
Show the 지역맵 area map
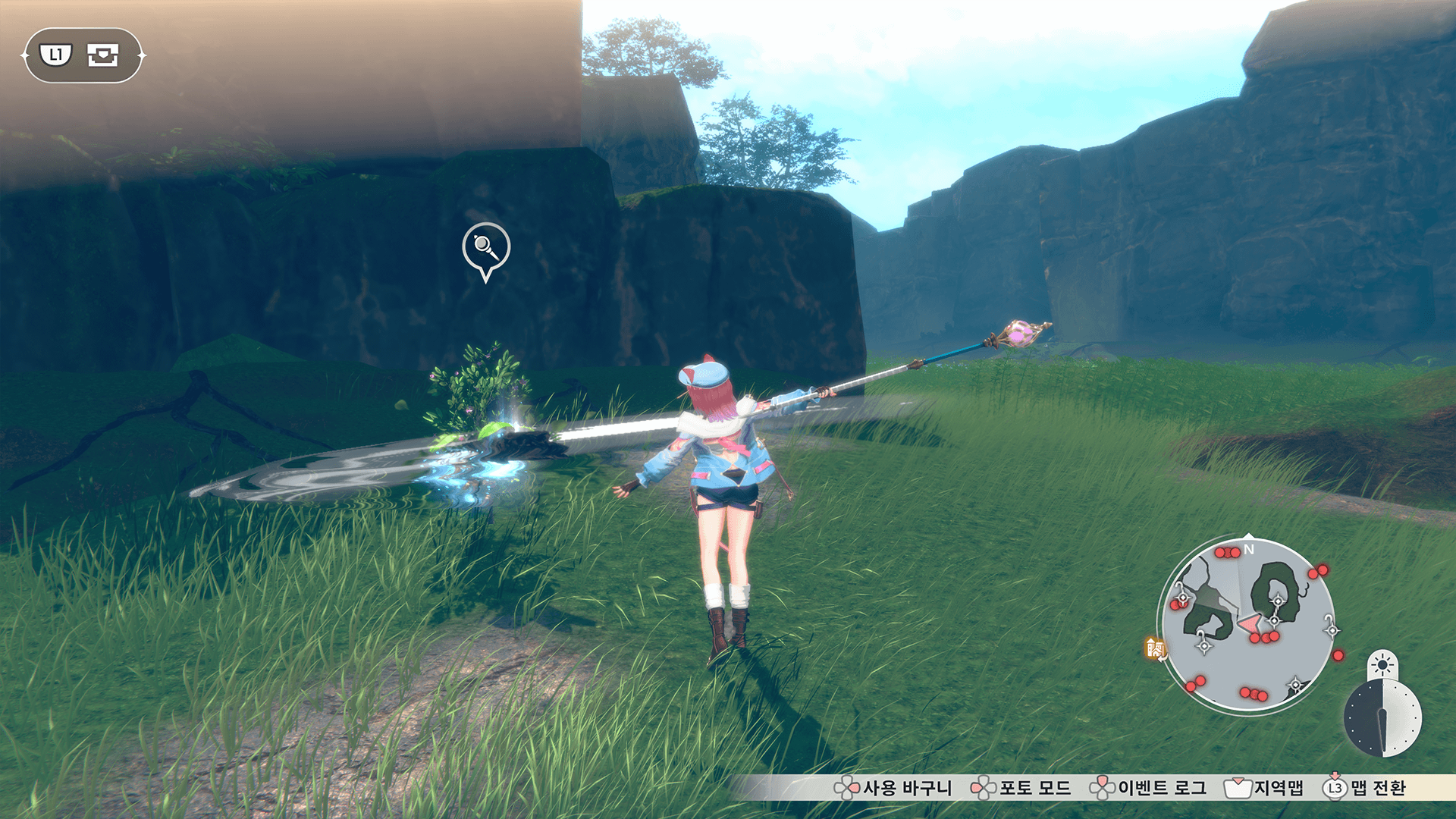point(1264,788)
